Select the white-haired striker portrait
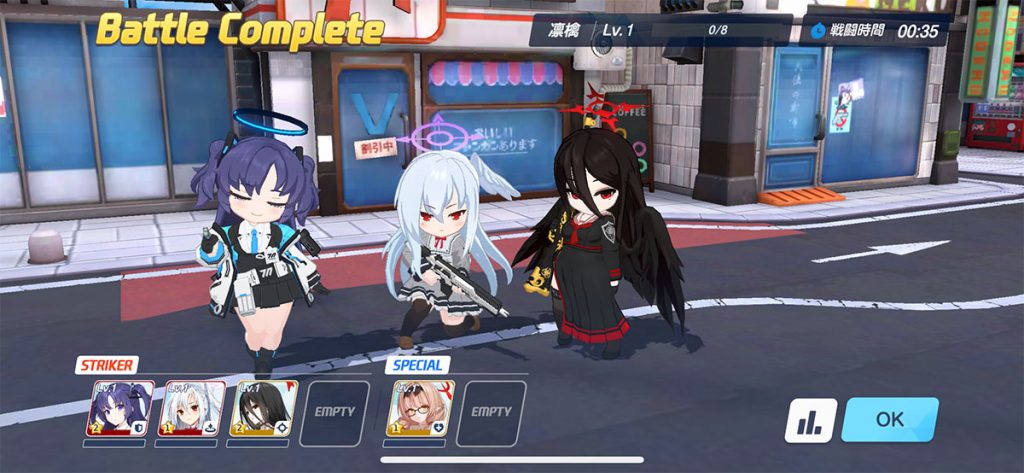Image resolution: width=1024 pixels, height=473 pixels. 193,409
